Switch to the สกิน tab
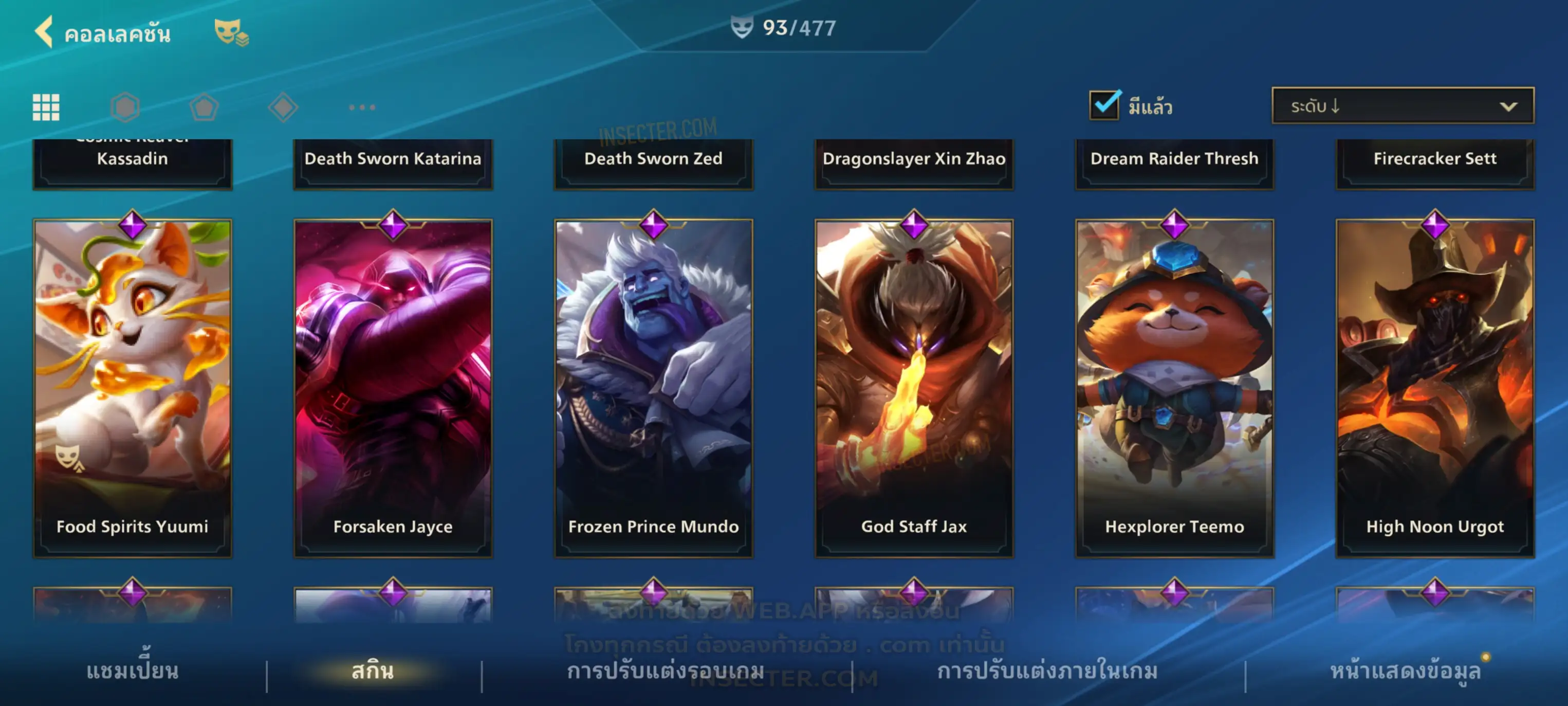The width and height of the screenshot is (1568, 706). click(373, 671)
